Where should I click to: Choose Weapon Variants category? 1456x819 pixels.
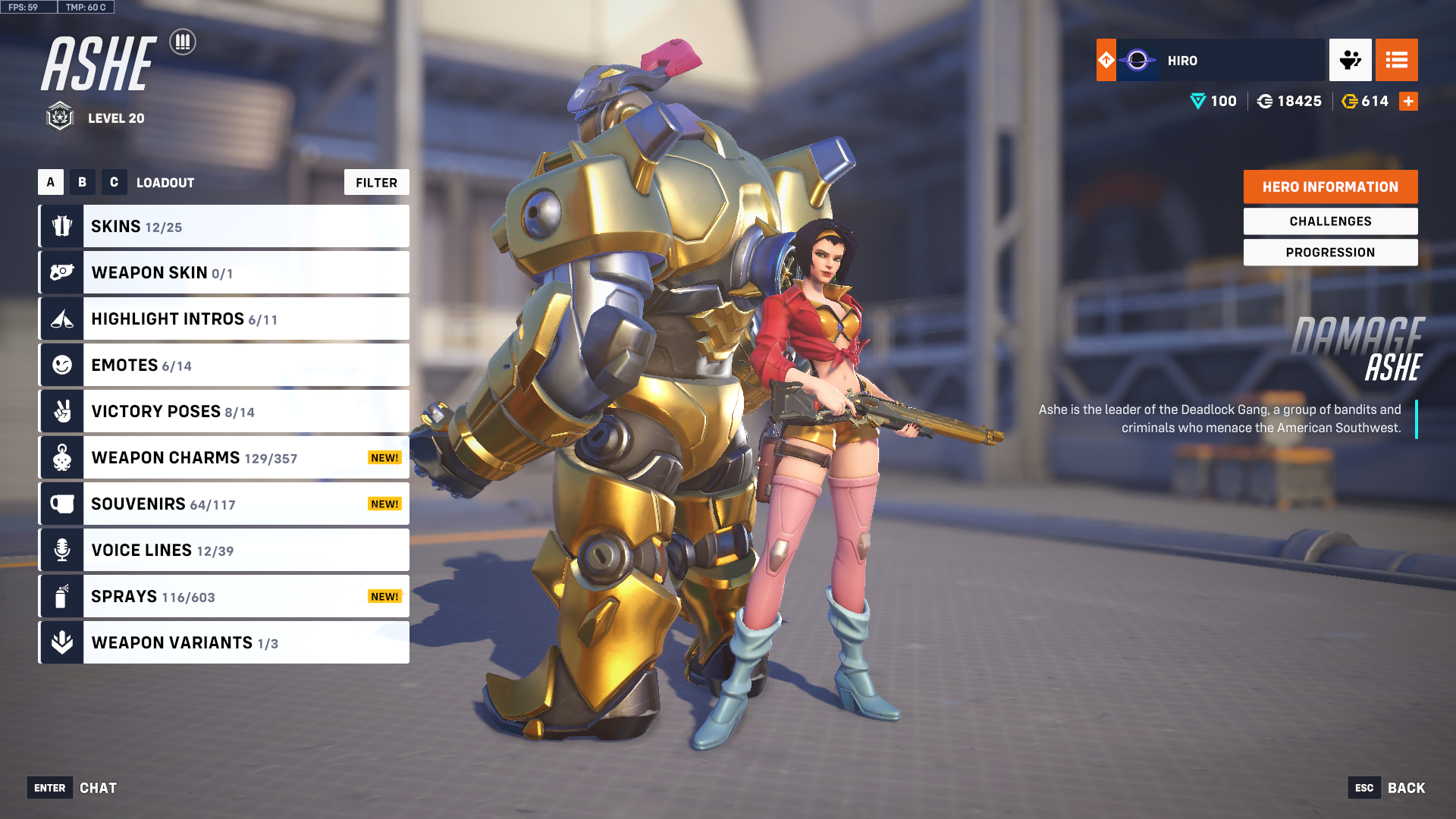click(x=224, y=643)
